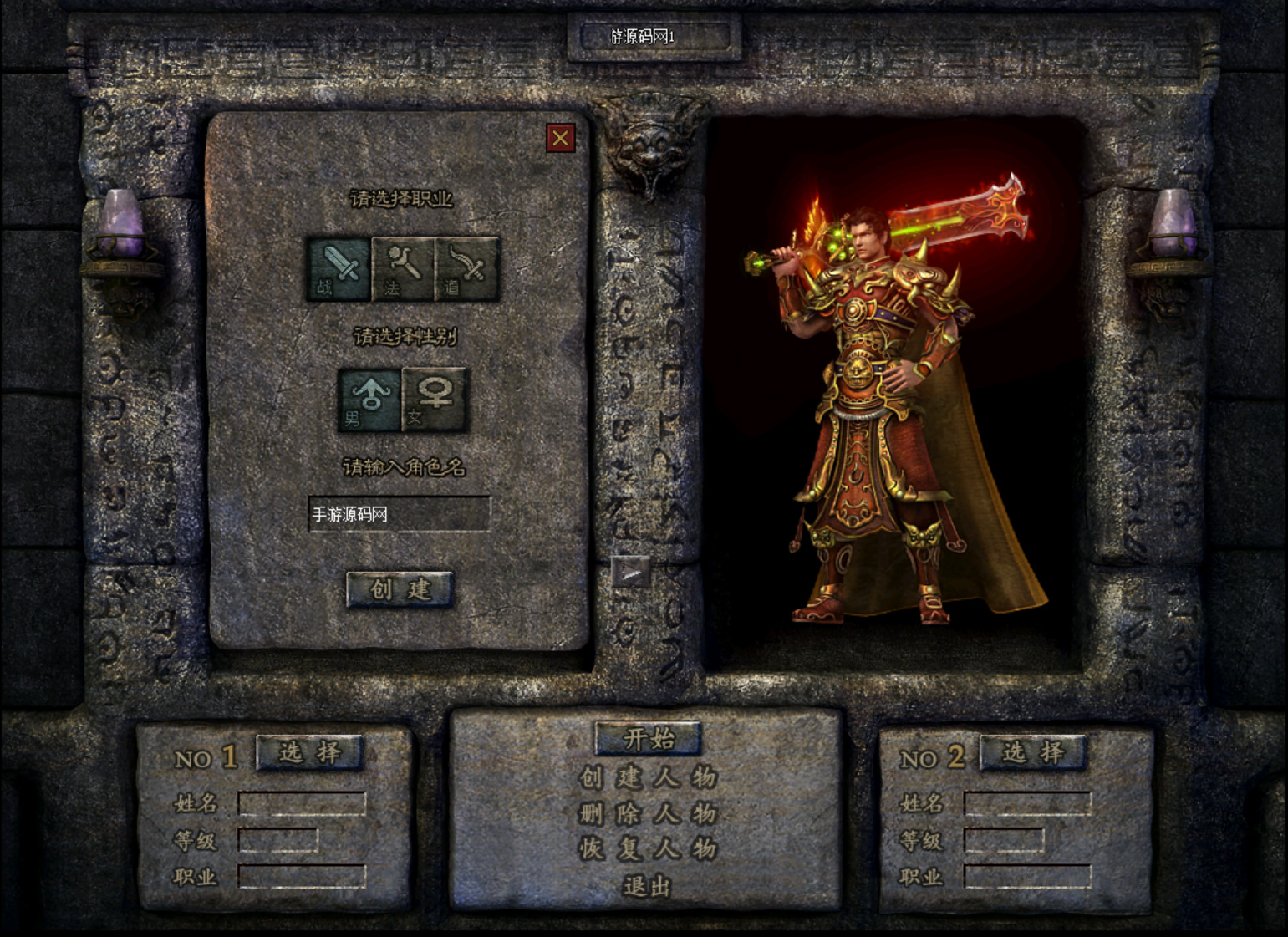Exit the game via 退出
This screenshot has height=937, width=1288.
(648, 886)
